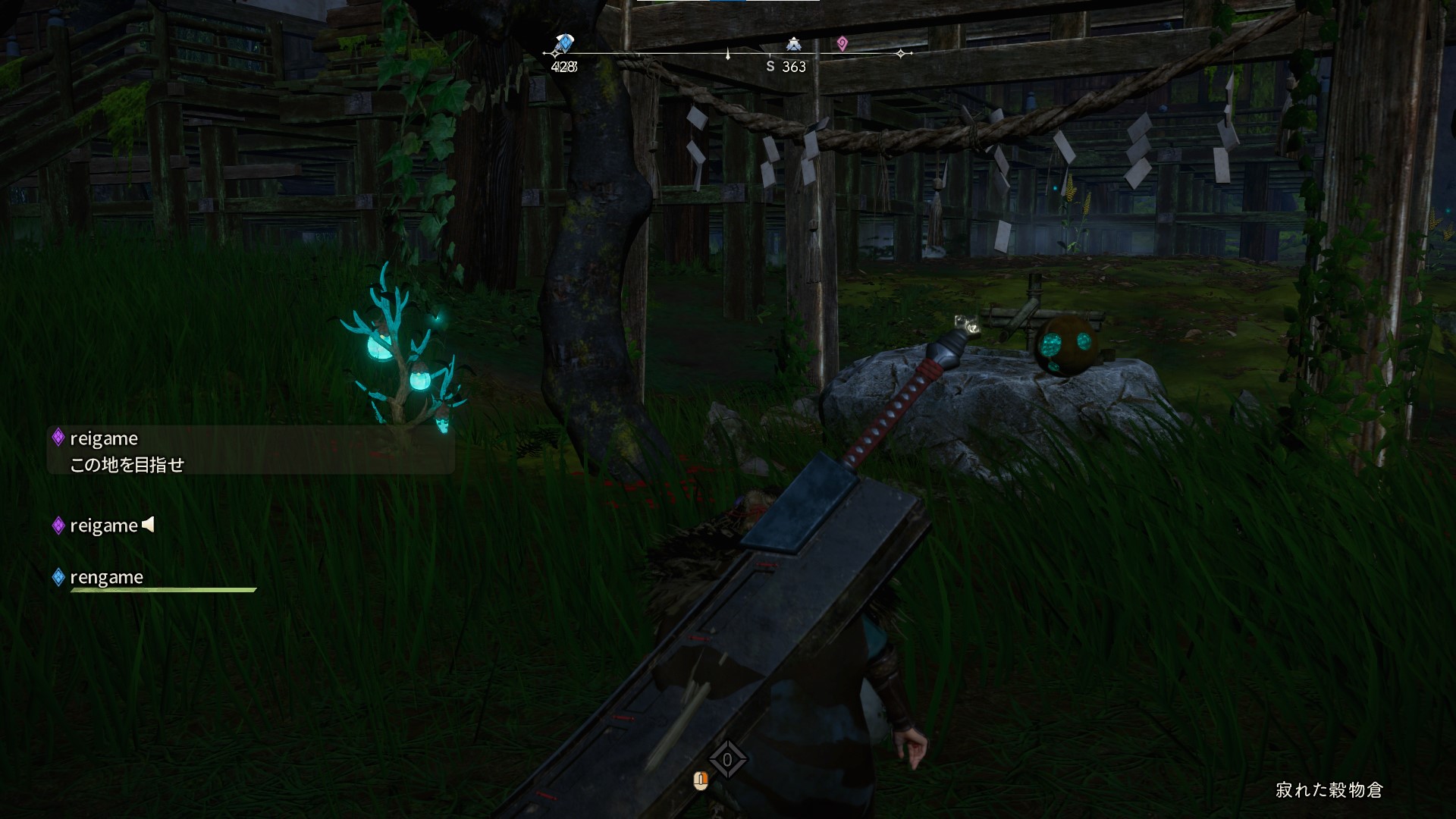Click the diamond item slot showing 0
The height and width of the screenshot is (819, 1456).
point(727,760)
